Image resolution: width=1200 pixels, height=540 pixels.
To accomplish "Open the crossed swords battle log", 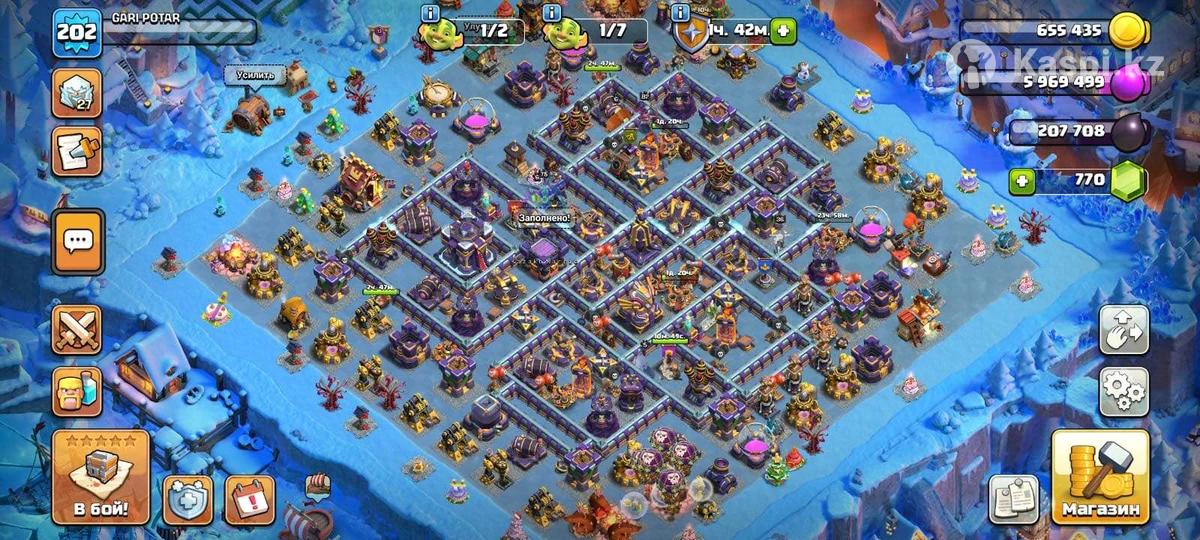I will (77, 330).
